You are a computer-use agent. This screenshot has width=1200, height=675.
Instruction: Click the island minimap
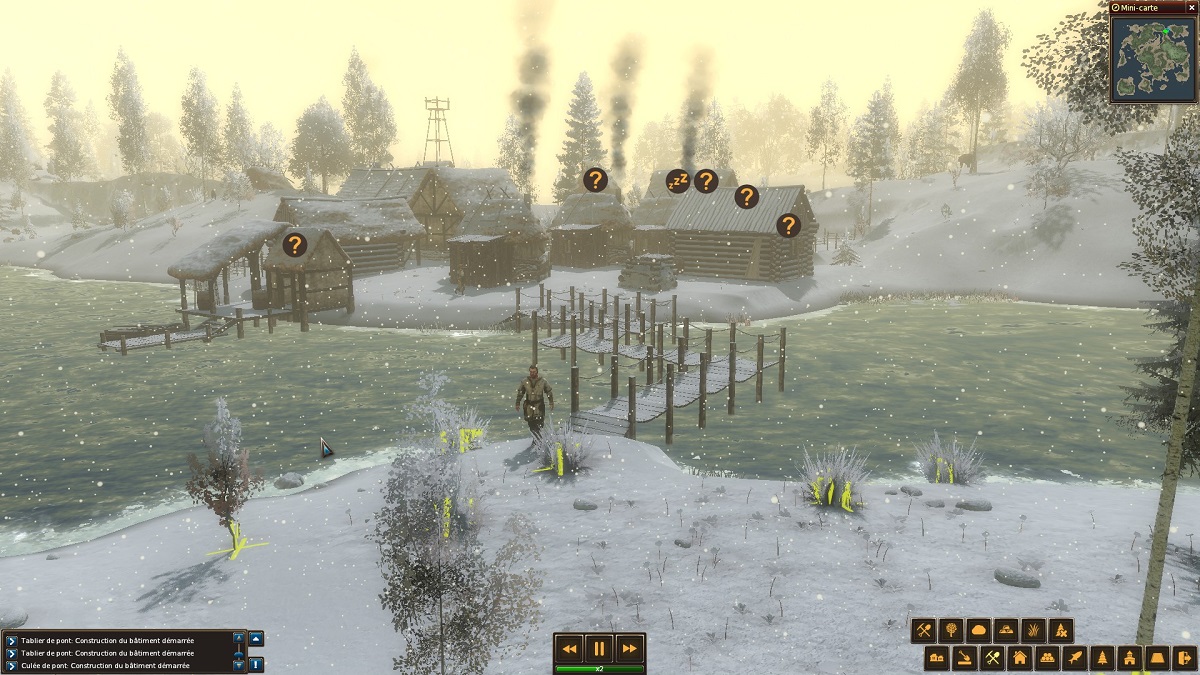[x=1153, y=59]
